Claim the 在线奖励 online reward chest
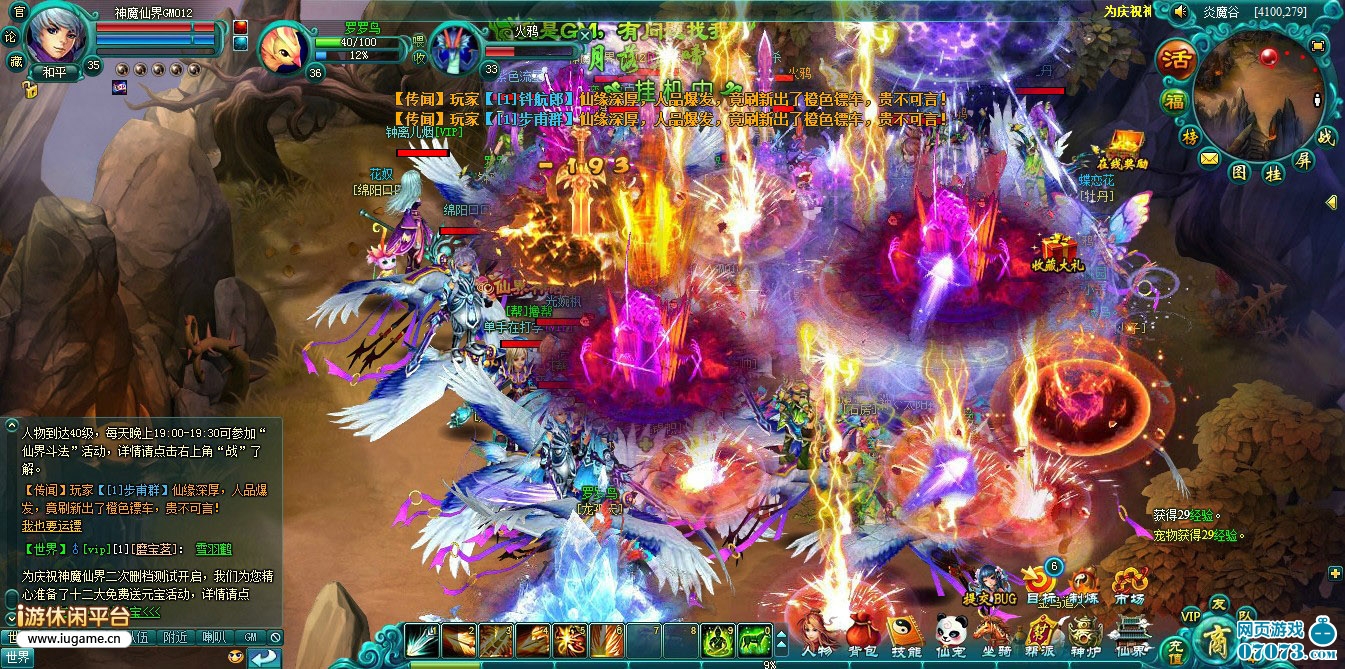Viewport: 1345px width, 669px height. click(1122, 147)
